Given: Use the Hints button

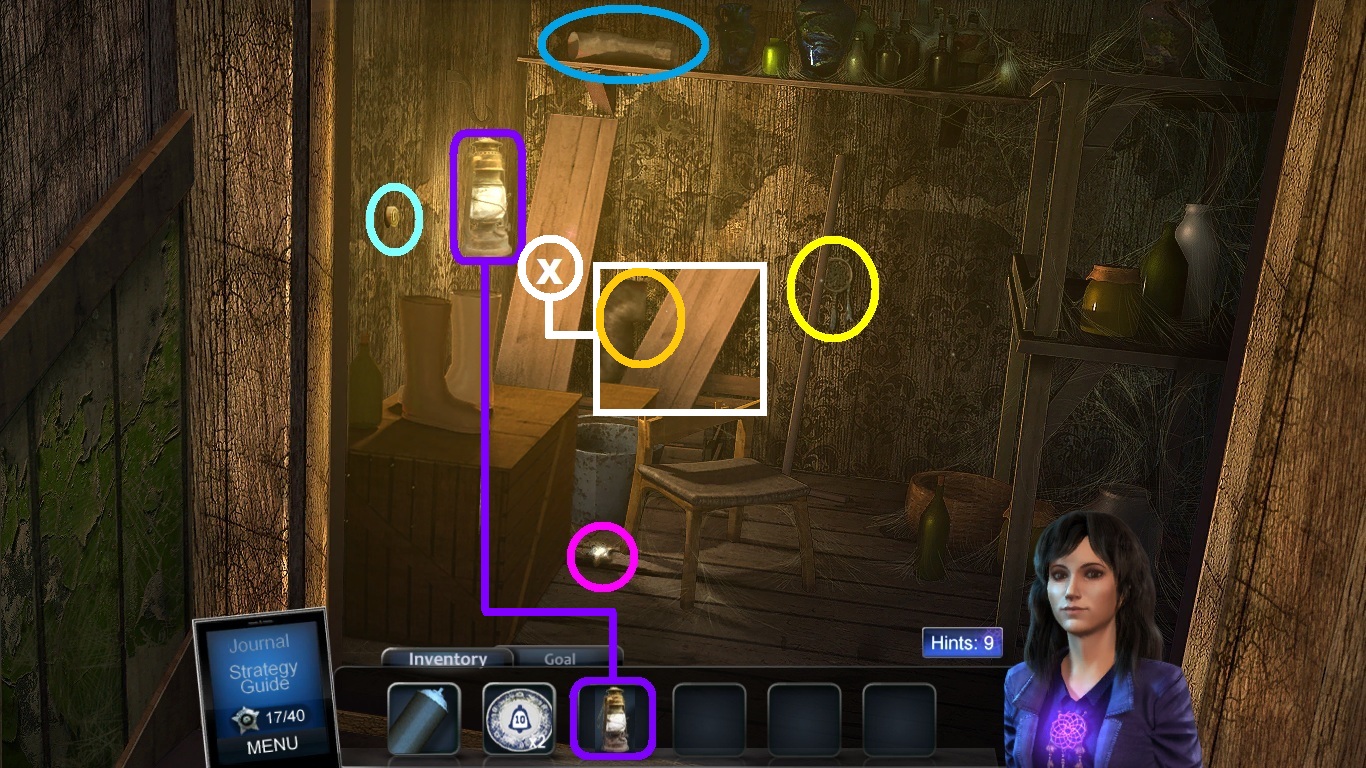Looking at the screenshot, I should point(962,643).
